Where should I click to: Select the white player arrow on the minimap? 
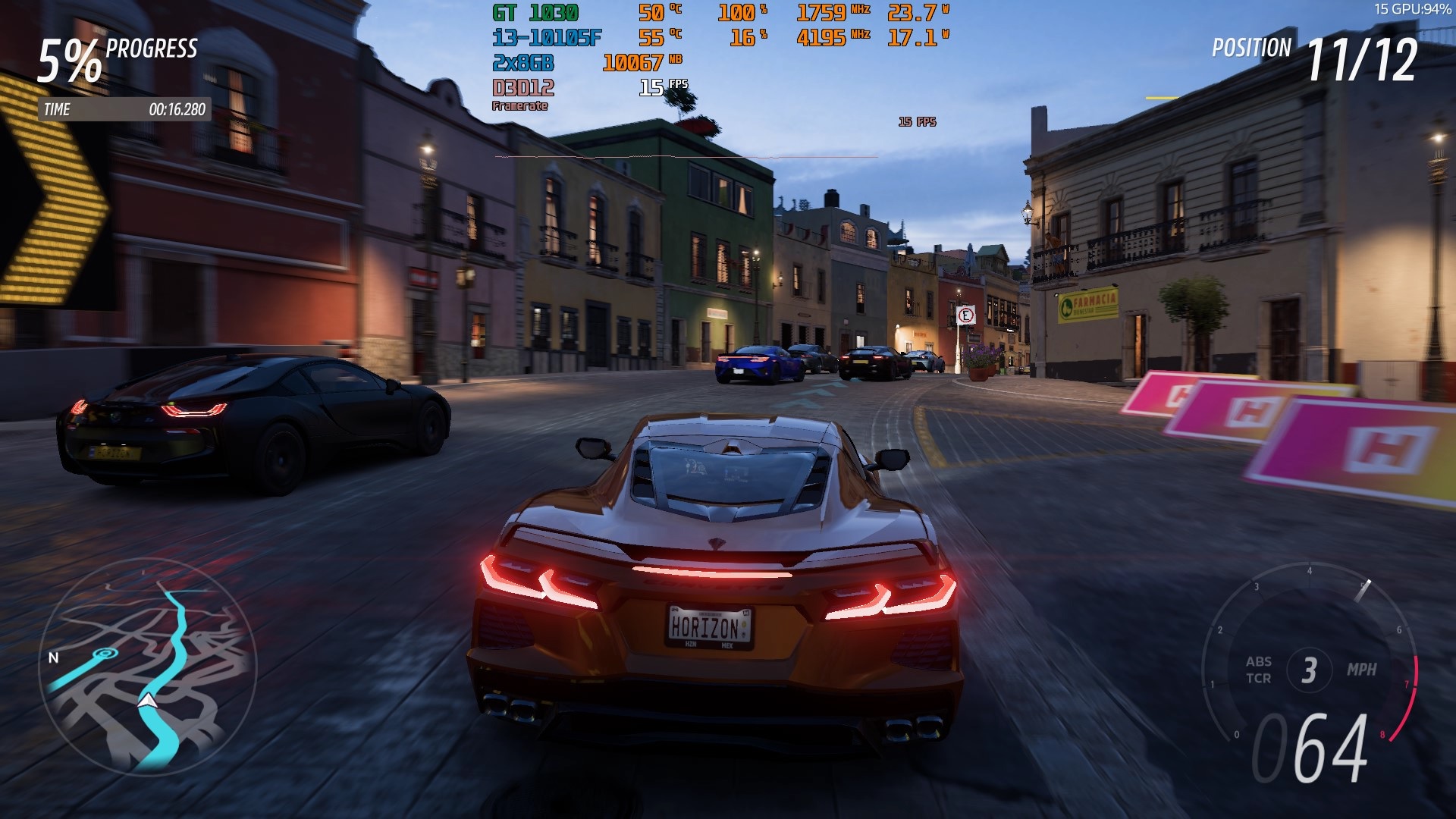pos(148,700)
